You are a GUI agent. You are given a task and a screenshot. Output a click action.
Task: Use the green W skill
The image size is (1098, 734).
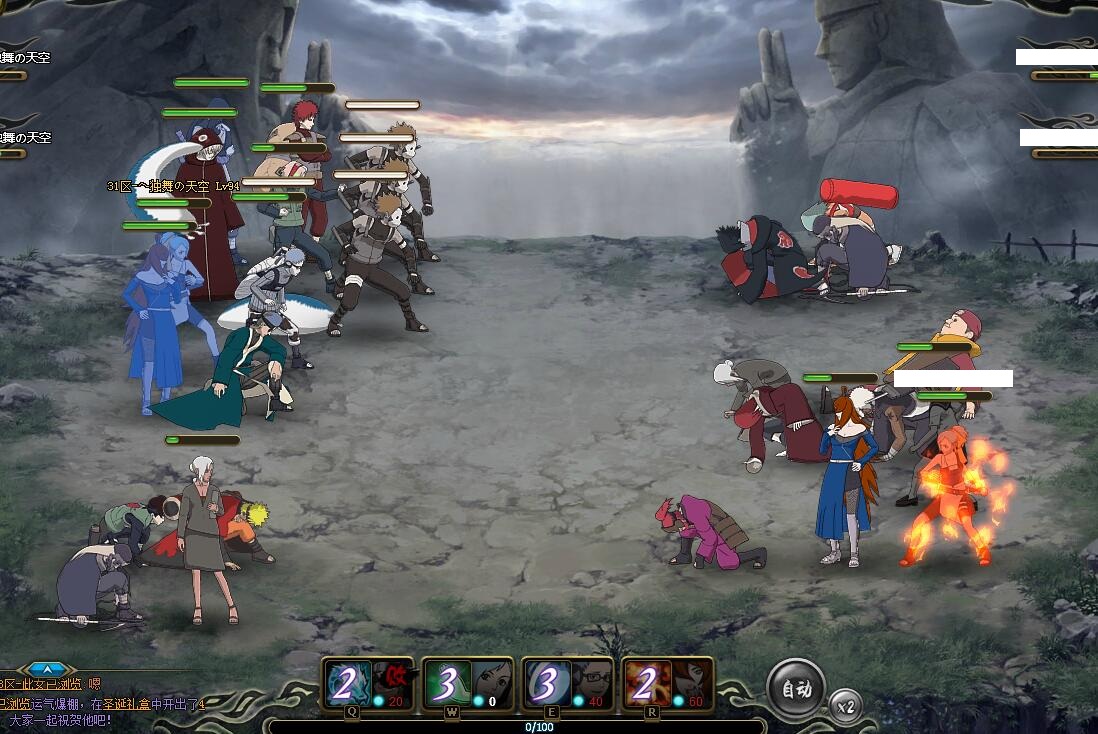pyautogui.click(x=467, y=685)
